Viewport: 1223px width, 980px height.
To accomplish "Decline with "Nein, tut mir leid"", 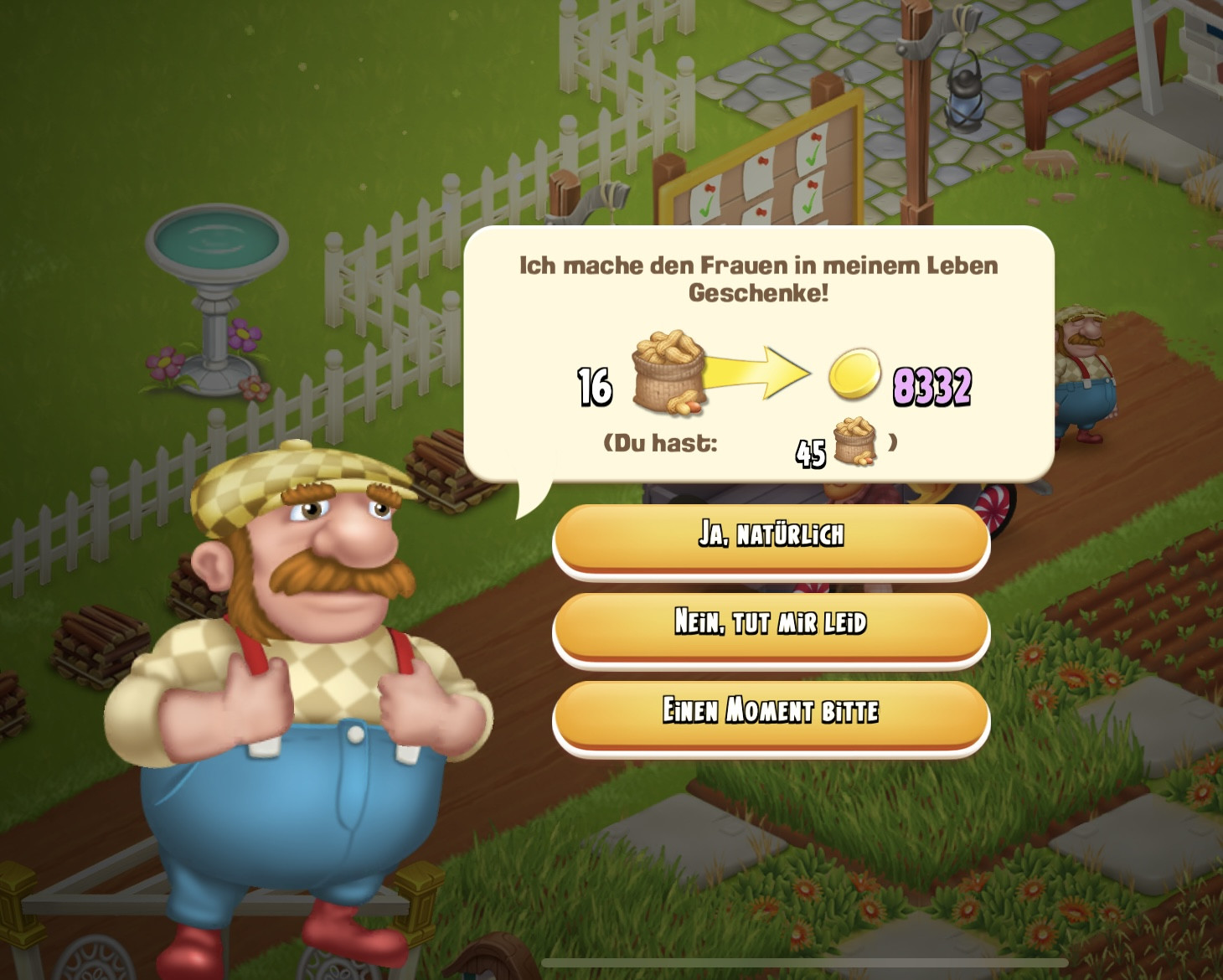I will (771, 624).
